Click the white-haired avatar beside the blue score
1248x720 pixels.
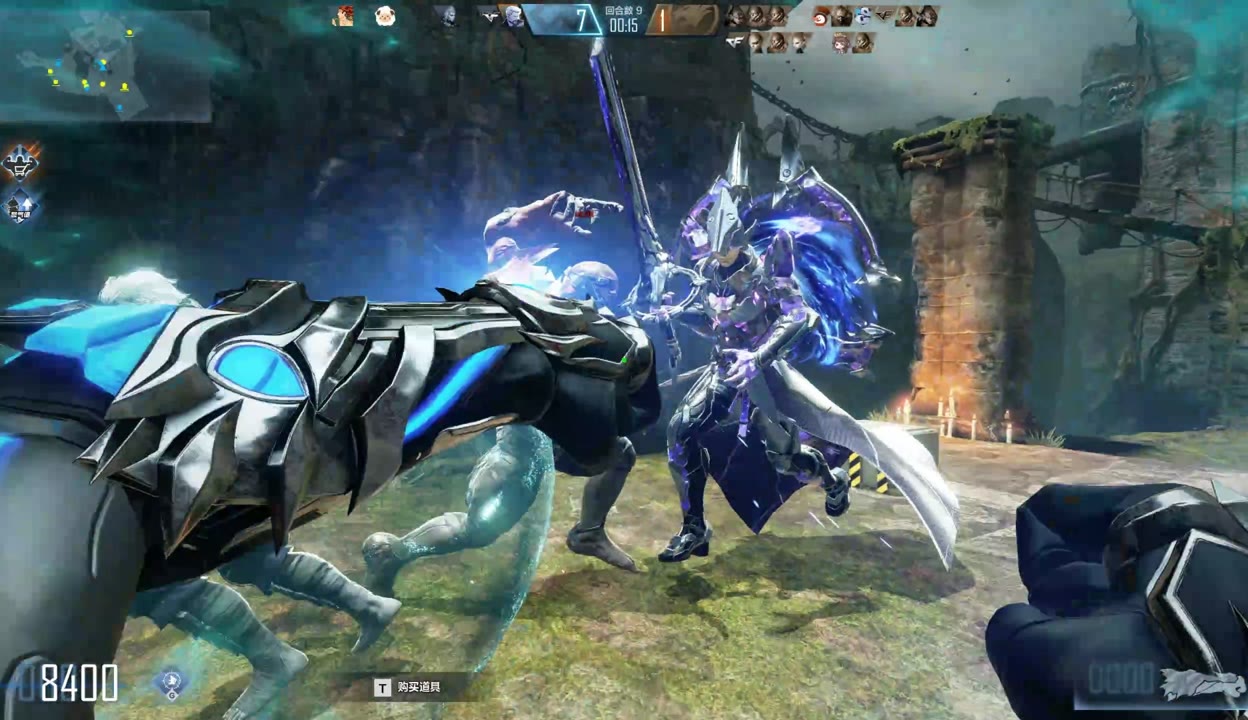[x=513, y=16]
